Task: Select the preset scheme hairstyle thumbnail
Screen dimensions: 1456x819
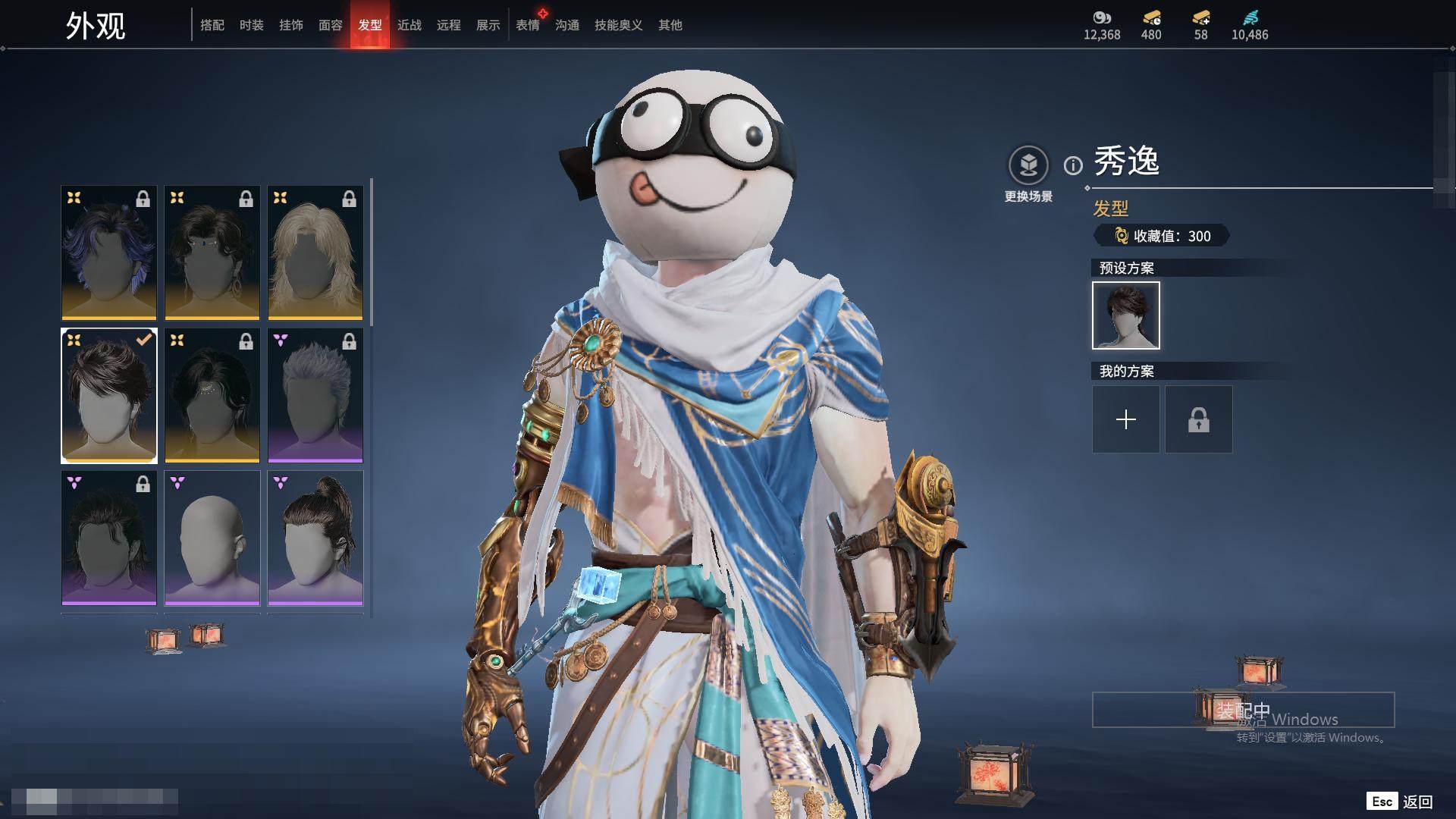Action: 1125,315
